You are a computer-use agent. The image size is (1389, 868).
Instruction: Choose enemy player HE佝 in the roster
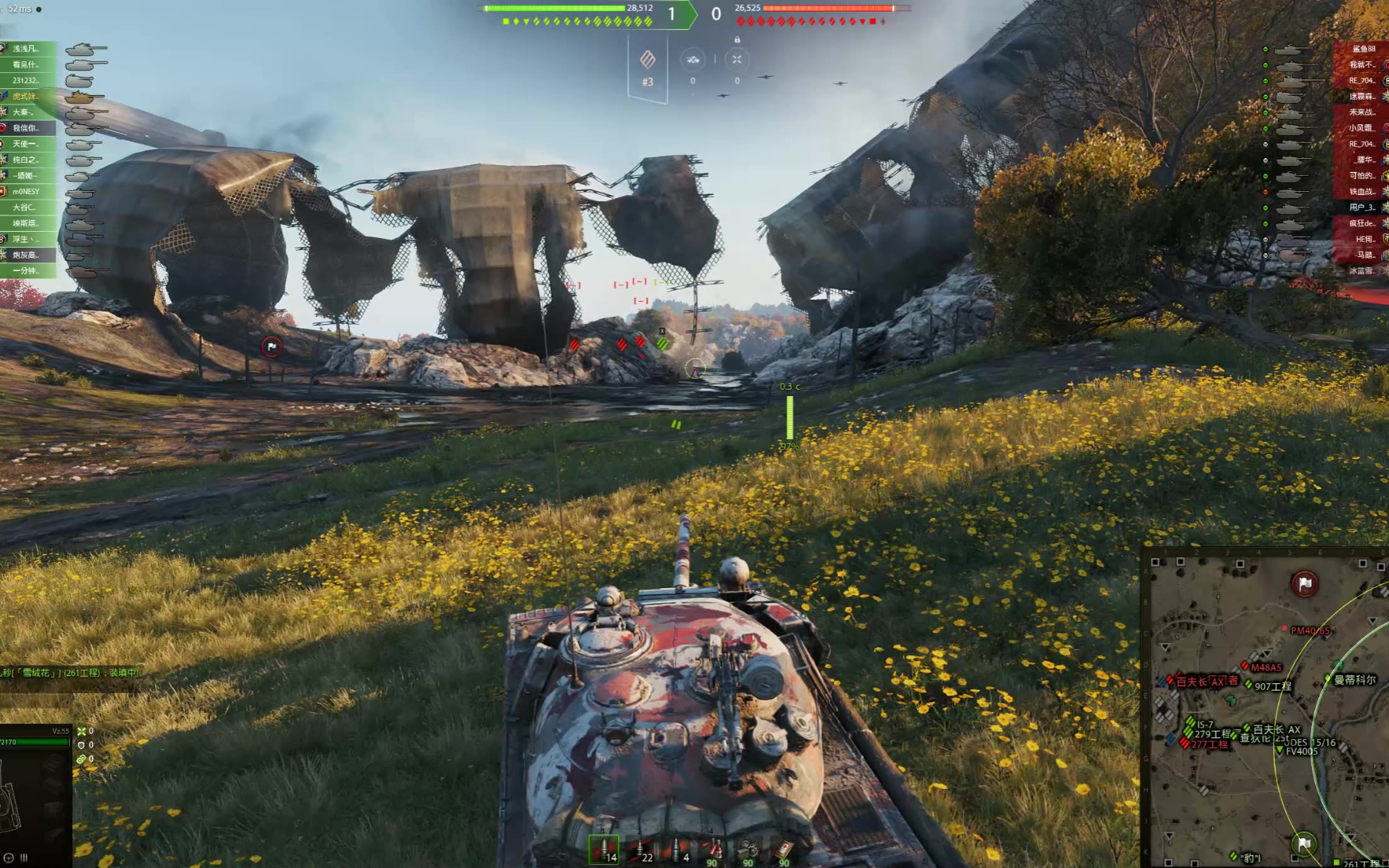1364,239
